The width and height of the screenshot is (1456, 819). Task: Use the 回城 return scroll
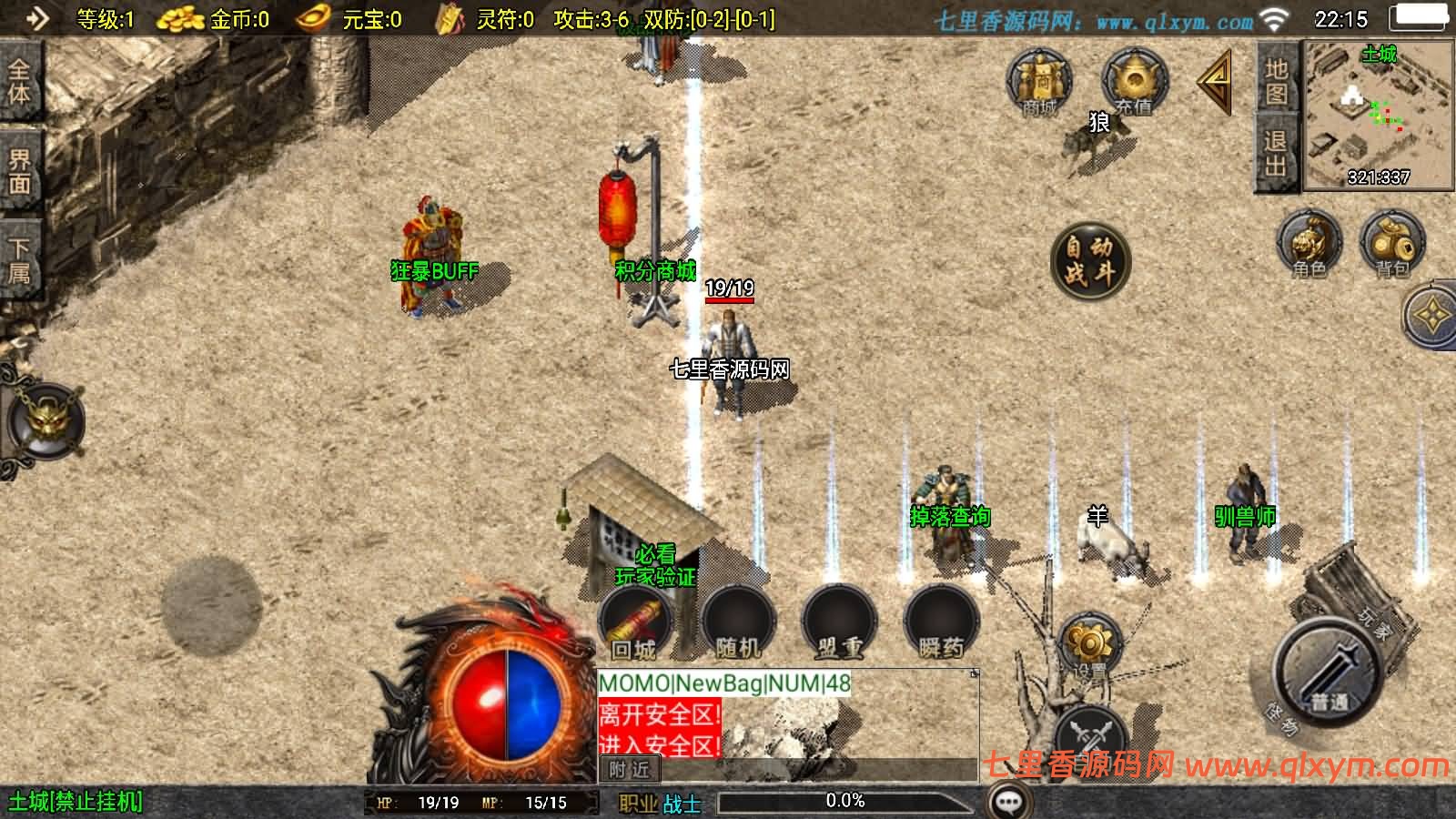click(634, 622)
